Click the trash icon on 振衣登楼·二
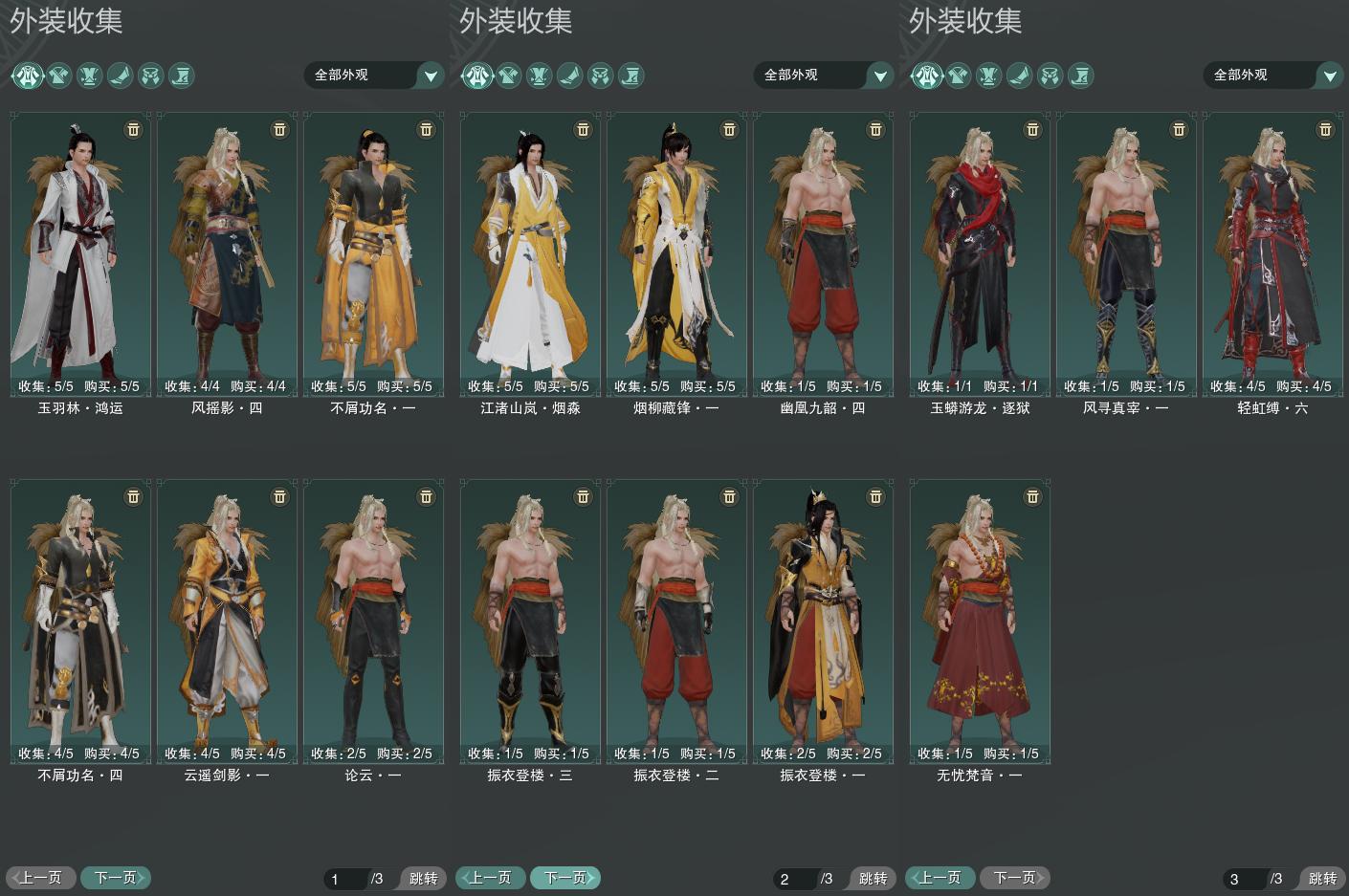The width and height of the screenshot is (1349, 896). click(x=729, y=496)
